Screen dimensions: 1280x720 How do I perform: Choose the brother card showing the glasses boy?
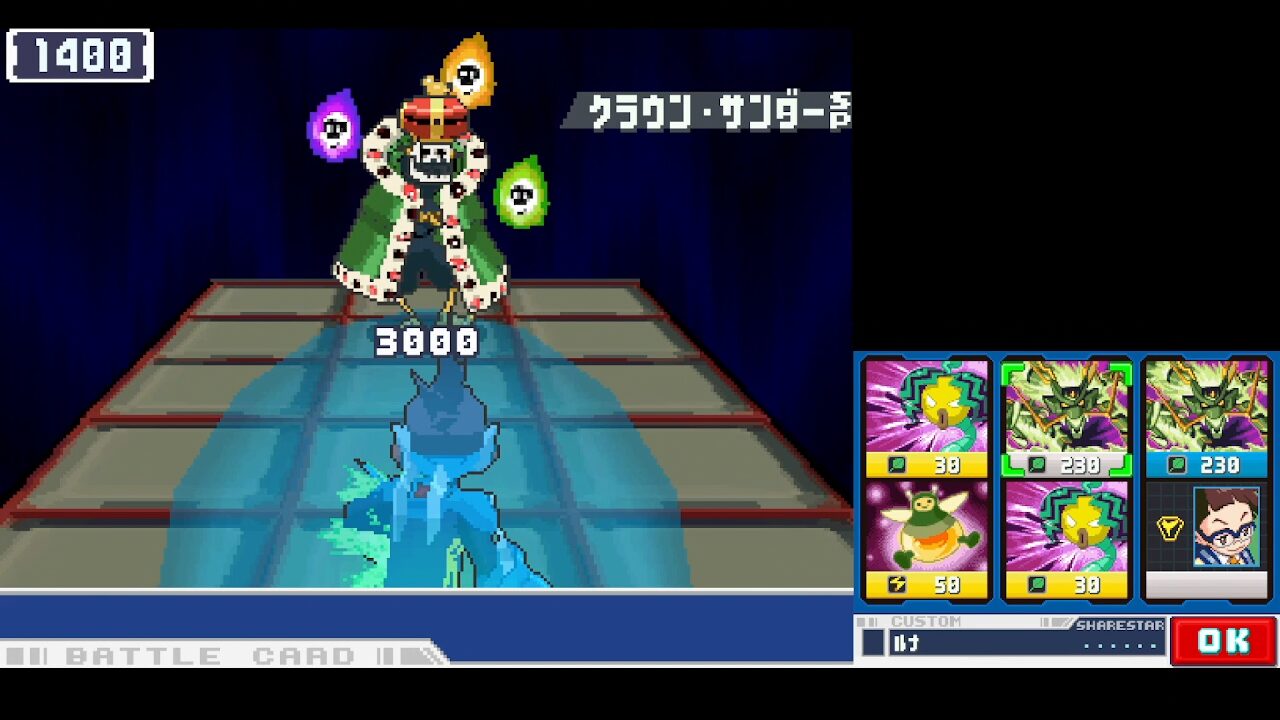(1206, 539)
